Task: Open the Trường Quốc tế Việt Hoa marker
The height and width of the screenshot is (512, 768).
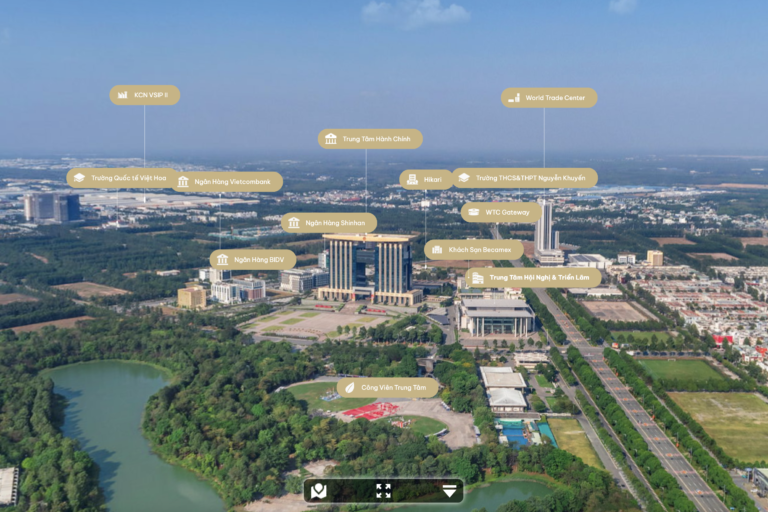Action: tap(120, 178)
